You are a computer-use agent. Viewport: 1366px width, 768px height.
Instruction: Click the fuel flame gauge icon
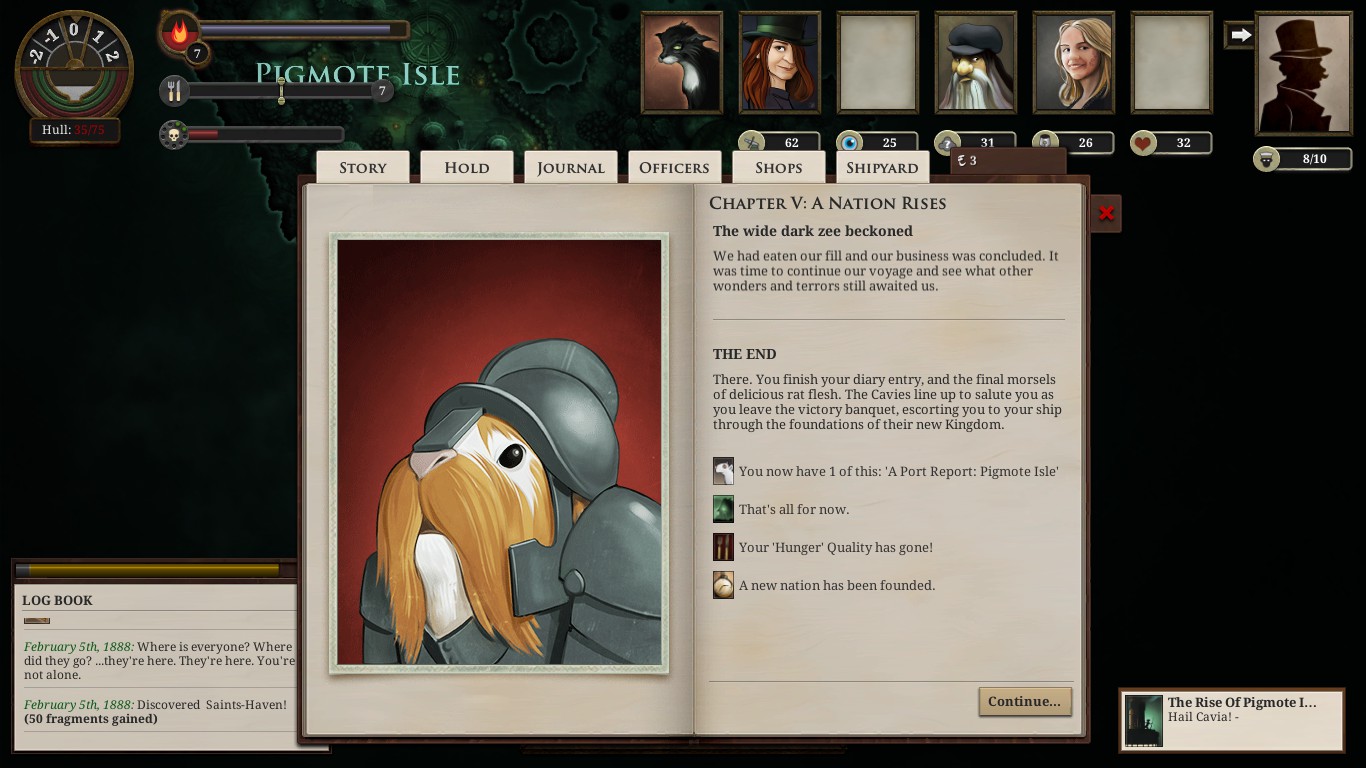tap(178, 30)
